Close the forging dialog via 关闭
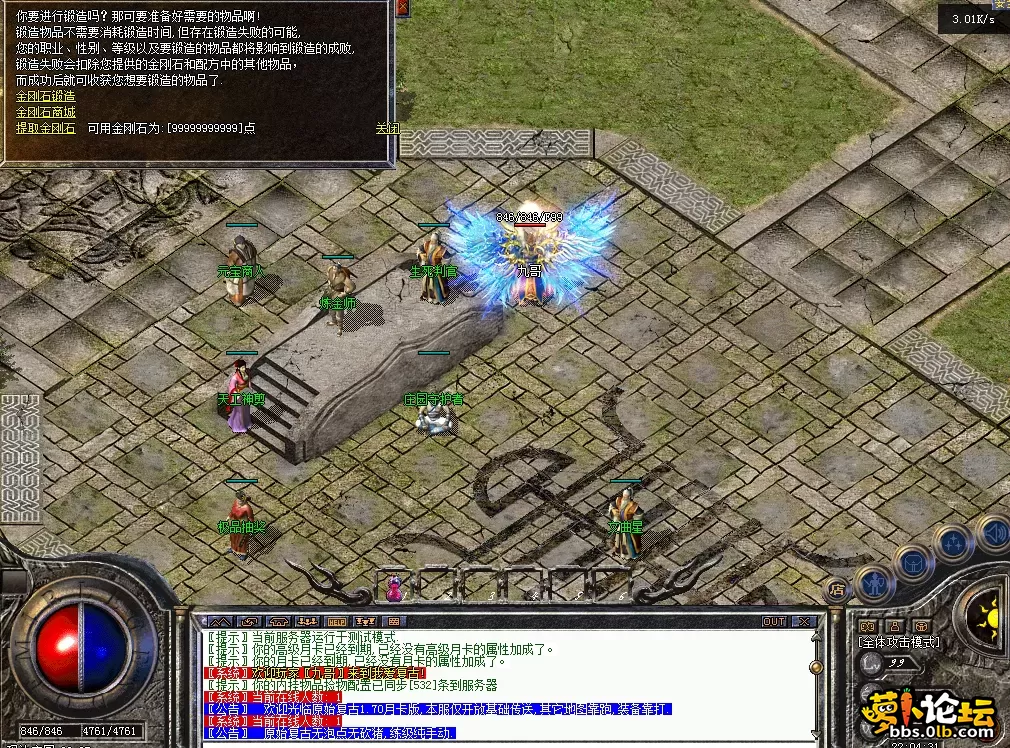The width and height of the screenshot is (1010, 748). (386, 128)
